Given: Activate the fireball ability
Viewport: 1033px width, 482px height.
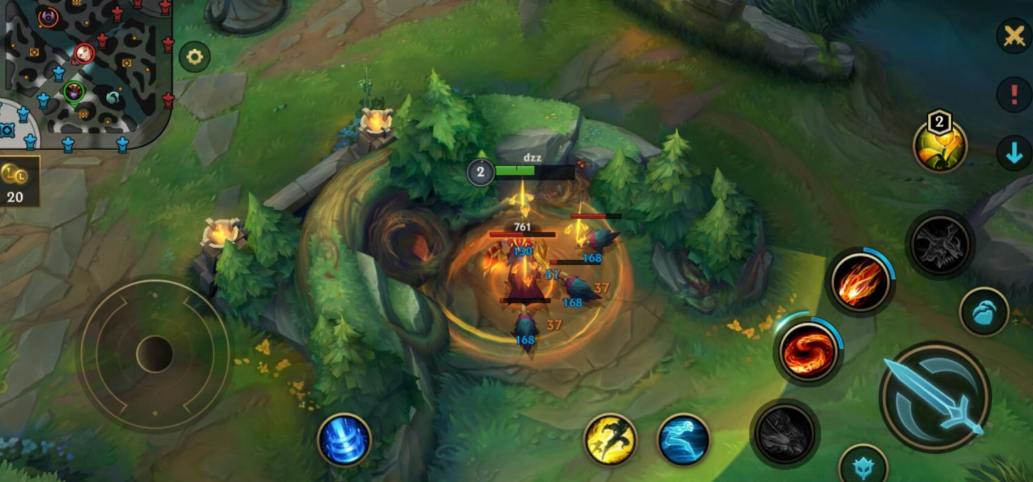Looking at the screenshot, I should point(859,283).
